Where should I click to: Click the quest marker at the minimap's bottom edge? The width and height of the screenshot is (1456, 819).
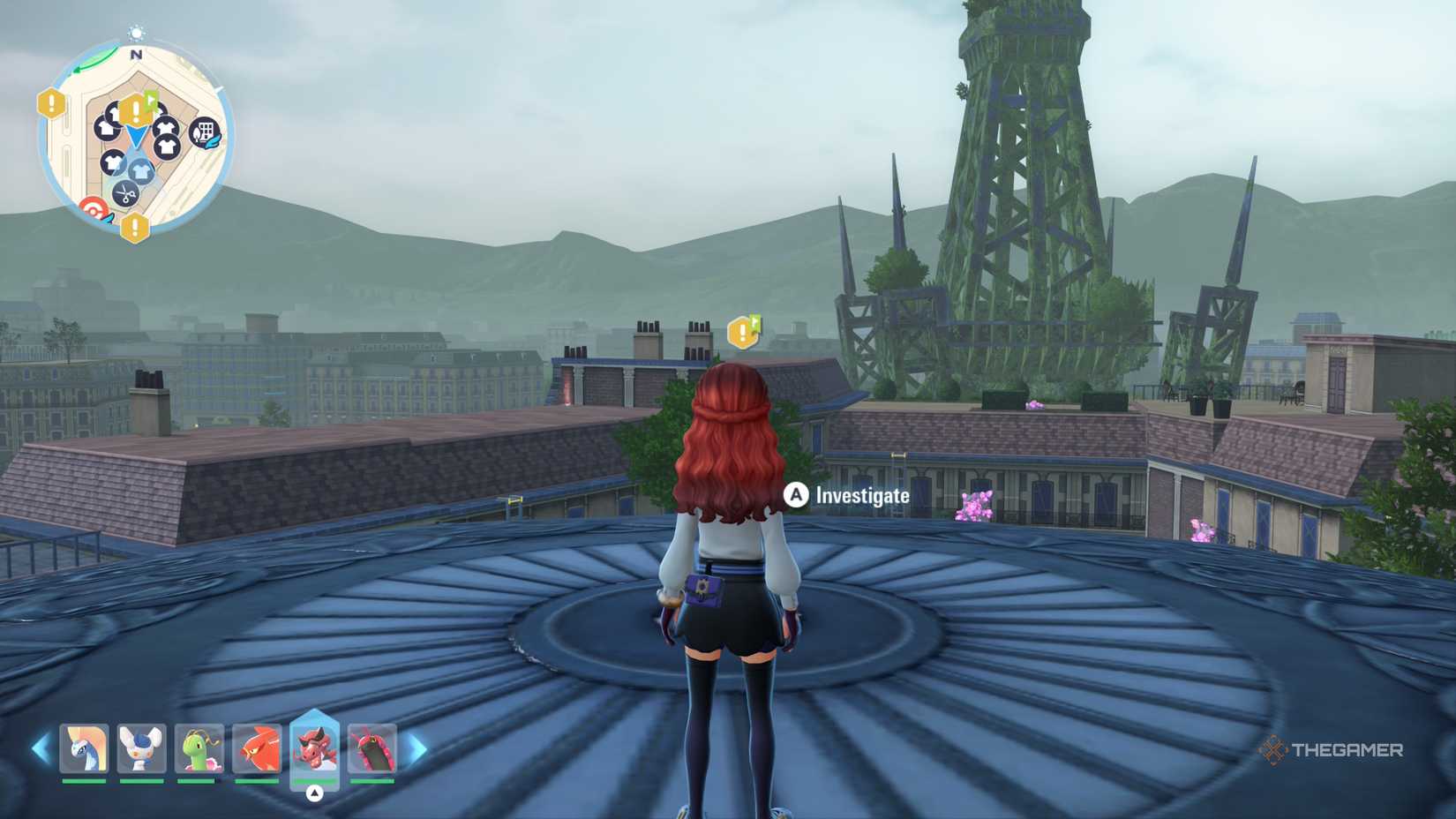[x=134, y=225]
